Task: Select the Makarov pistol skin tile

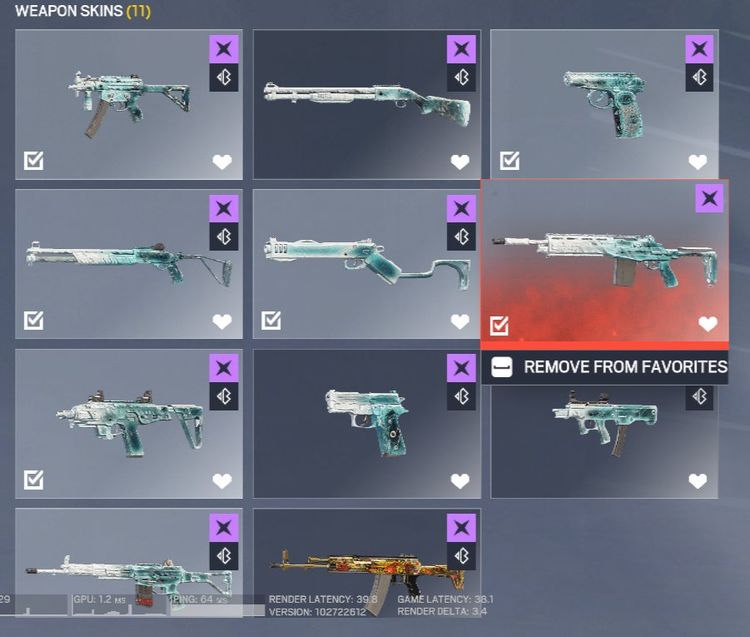Action: click(x=604, y=104)
